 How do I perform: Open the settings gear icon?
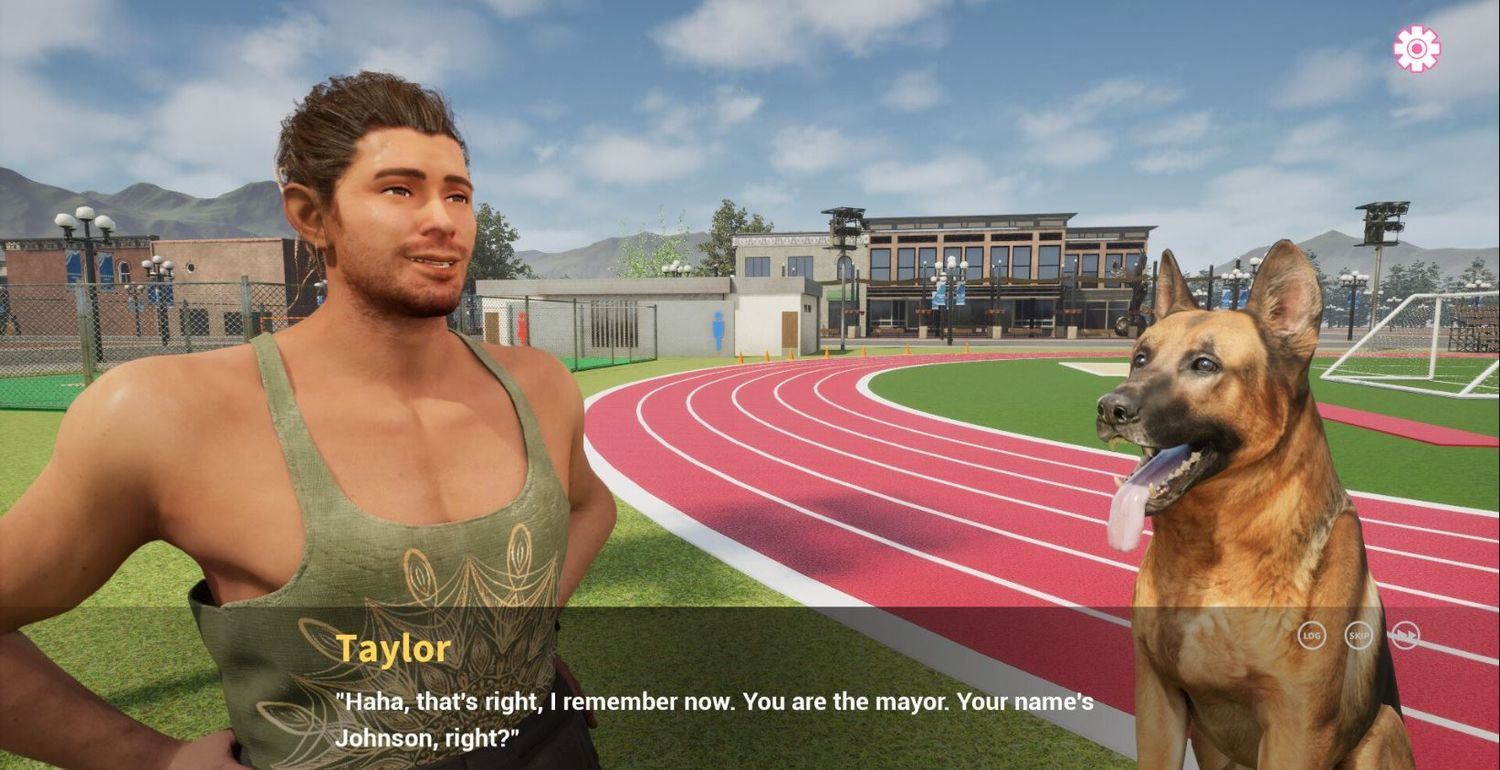coord(1417,48)
